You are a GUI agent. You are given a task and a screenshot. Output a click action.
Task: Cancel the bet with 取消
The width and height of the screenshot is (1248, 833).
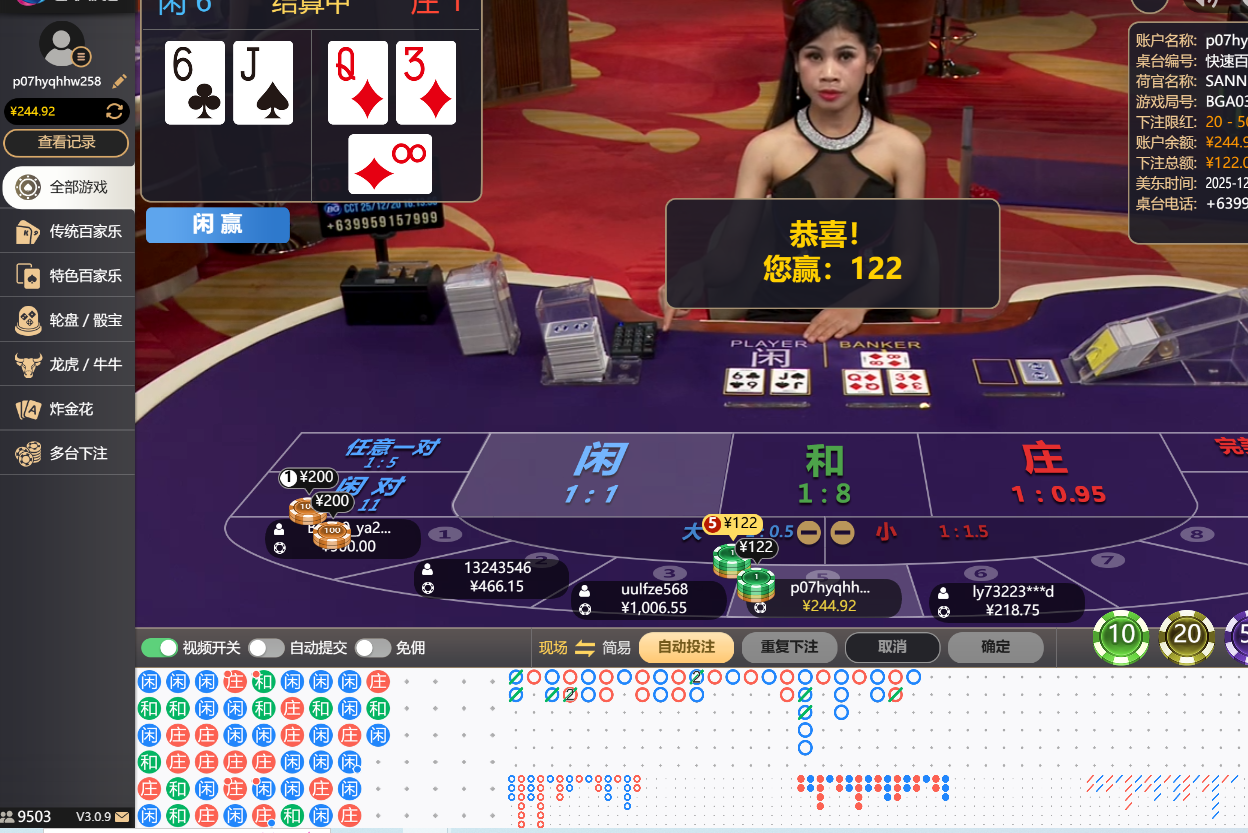[x=892, y=647]
